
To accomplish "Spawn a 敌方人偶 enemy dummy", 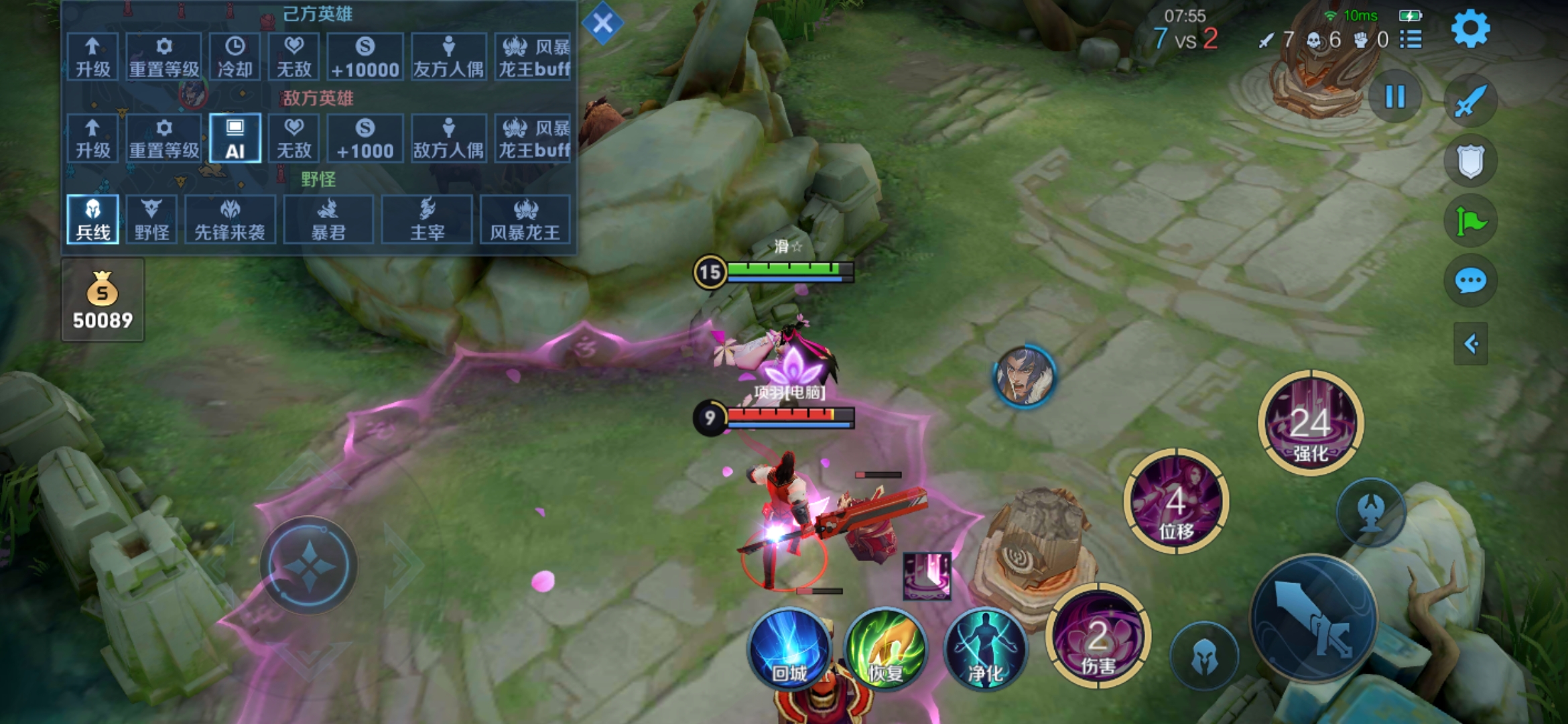I will [x=448, y=138].
